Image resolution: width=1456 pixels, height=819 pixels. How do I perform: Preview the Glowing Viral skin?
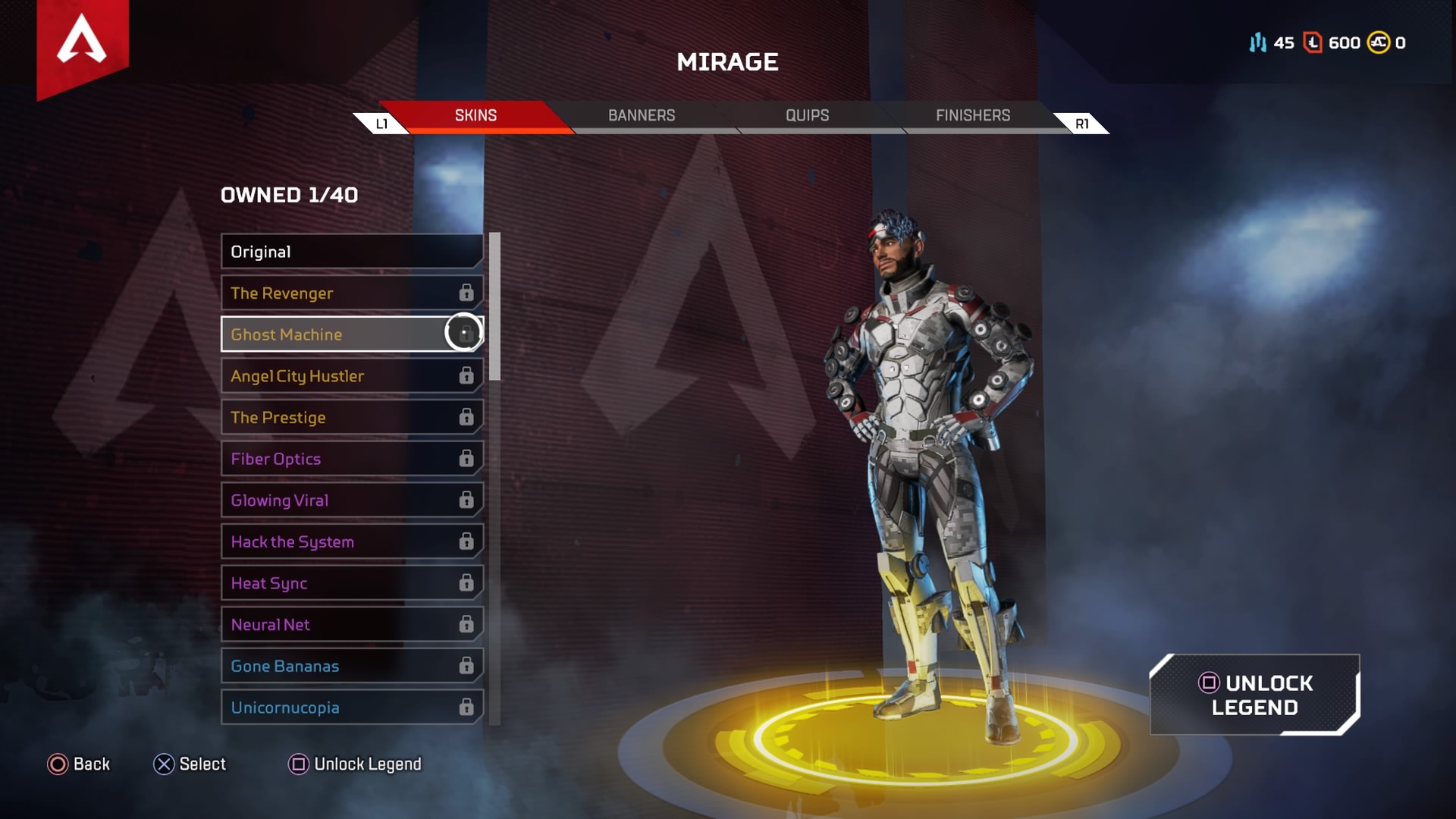pos(351,500)
